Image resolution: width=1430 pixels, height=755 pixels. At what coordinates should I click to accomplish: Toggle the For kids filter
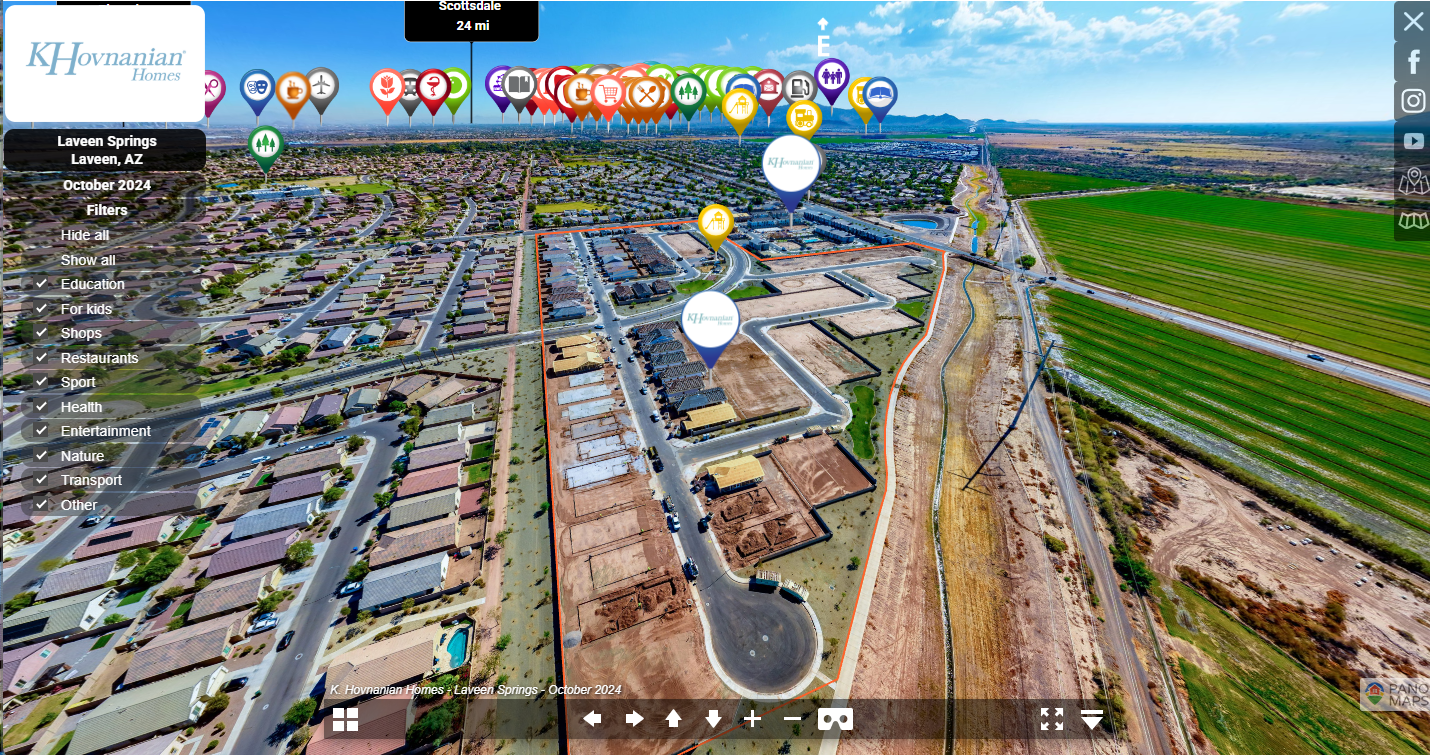tap(42, 309)
